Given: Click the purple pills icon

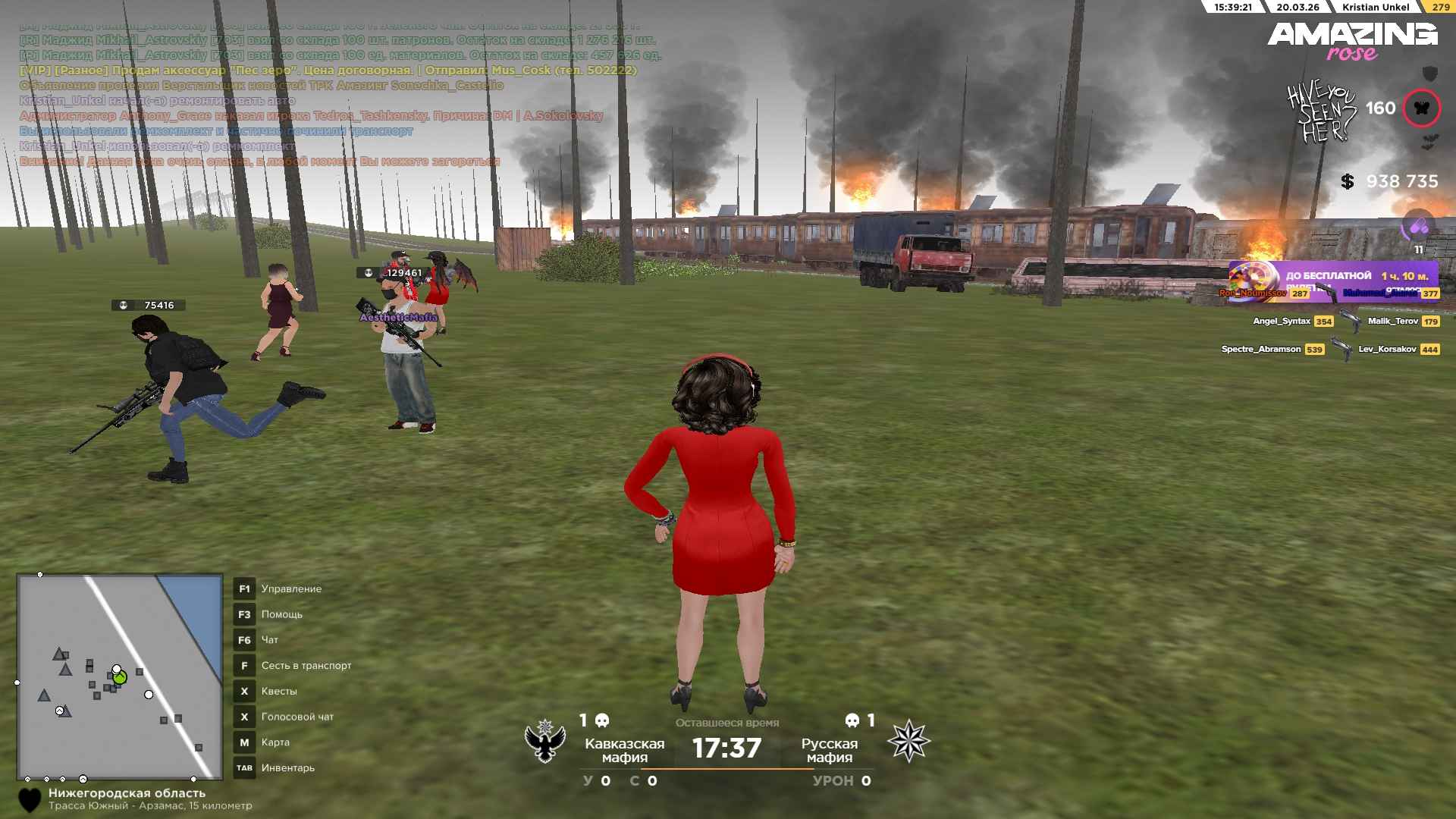Looking at the screenshot, I should click(1418, 226).
